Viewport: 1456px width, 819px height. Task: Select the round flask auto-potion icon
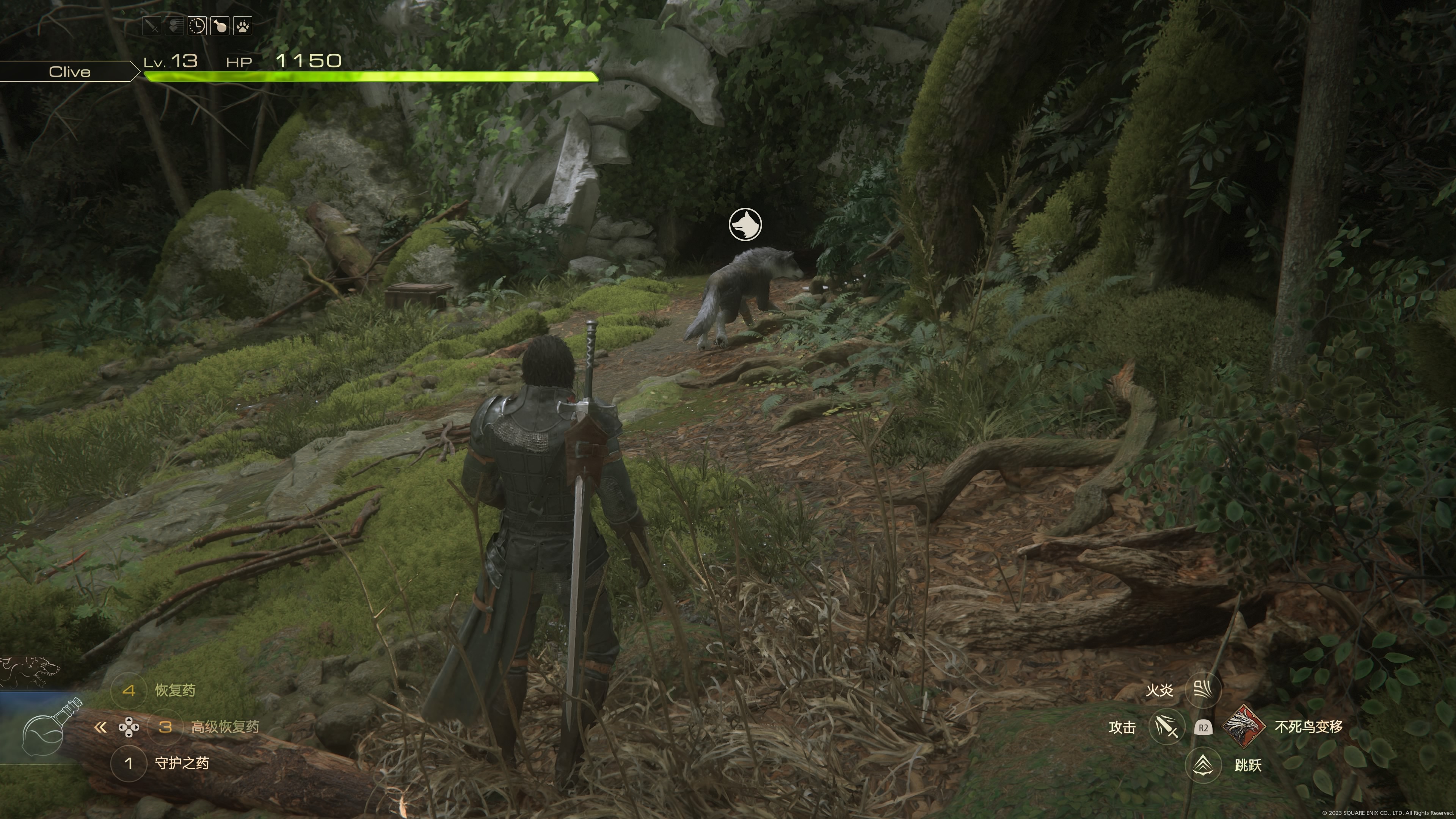click(x=220, y=26)
